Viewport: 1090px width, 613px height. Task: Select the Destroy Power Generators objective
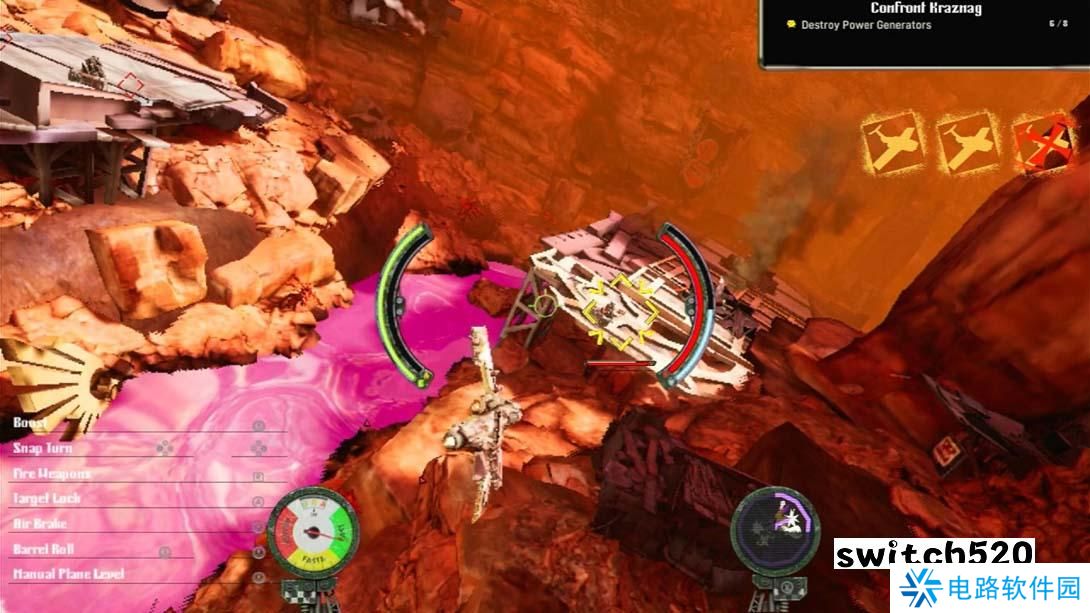(x=866, y=25)
